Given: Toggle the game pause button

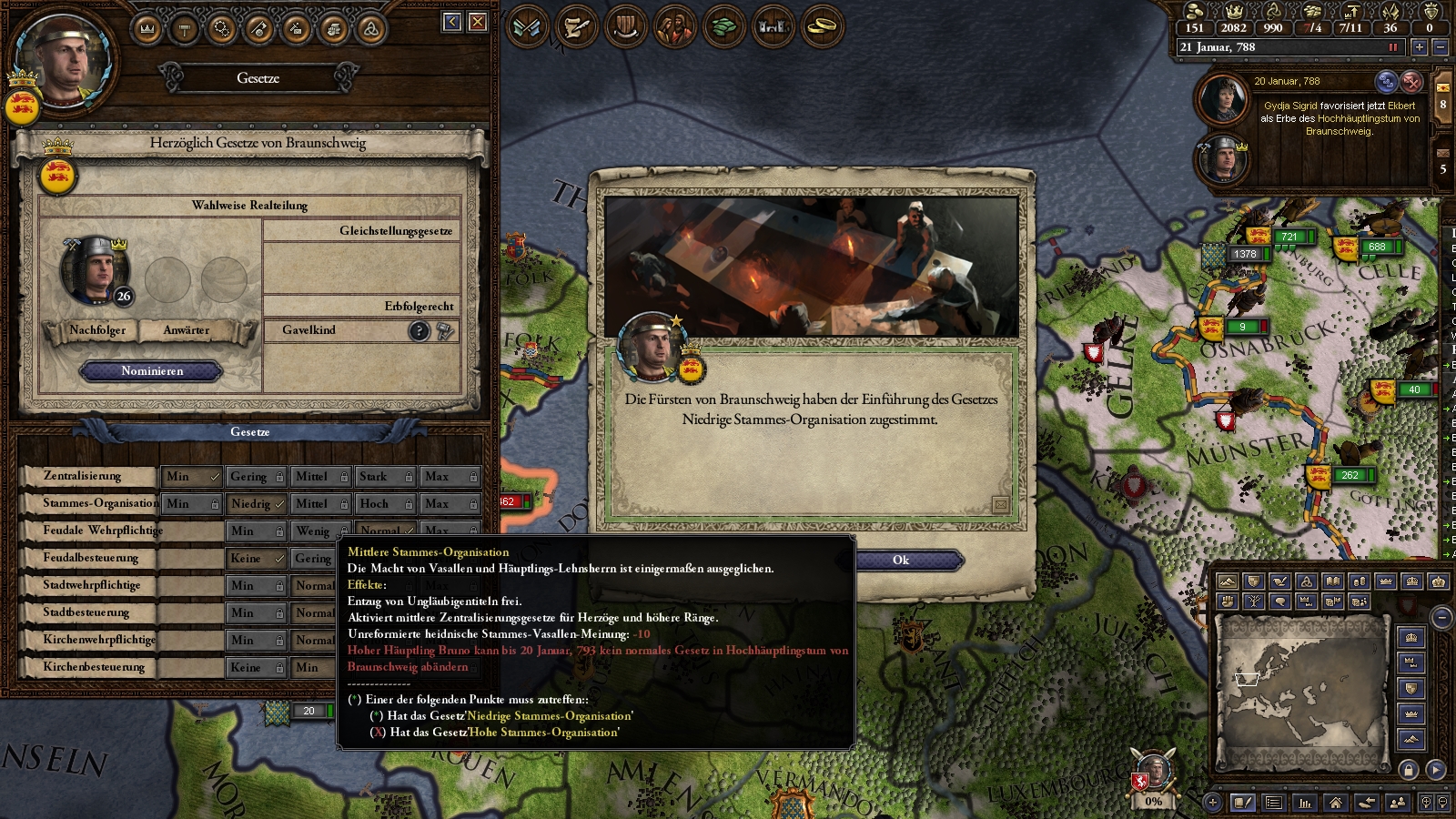Looking at the screenshot, I should (x=1392, y=47).
